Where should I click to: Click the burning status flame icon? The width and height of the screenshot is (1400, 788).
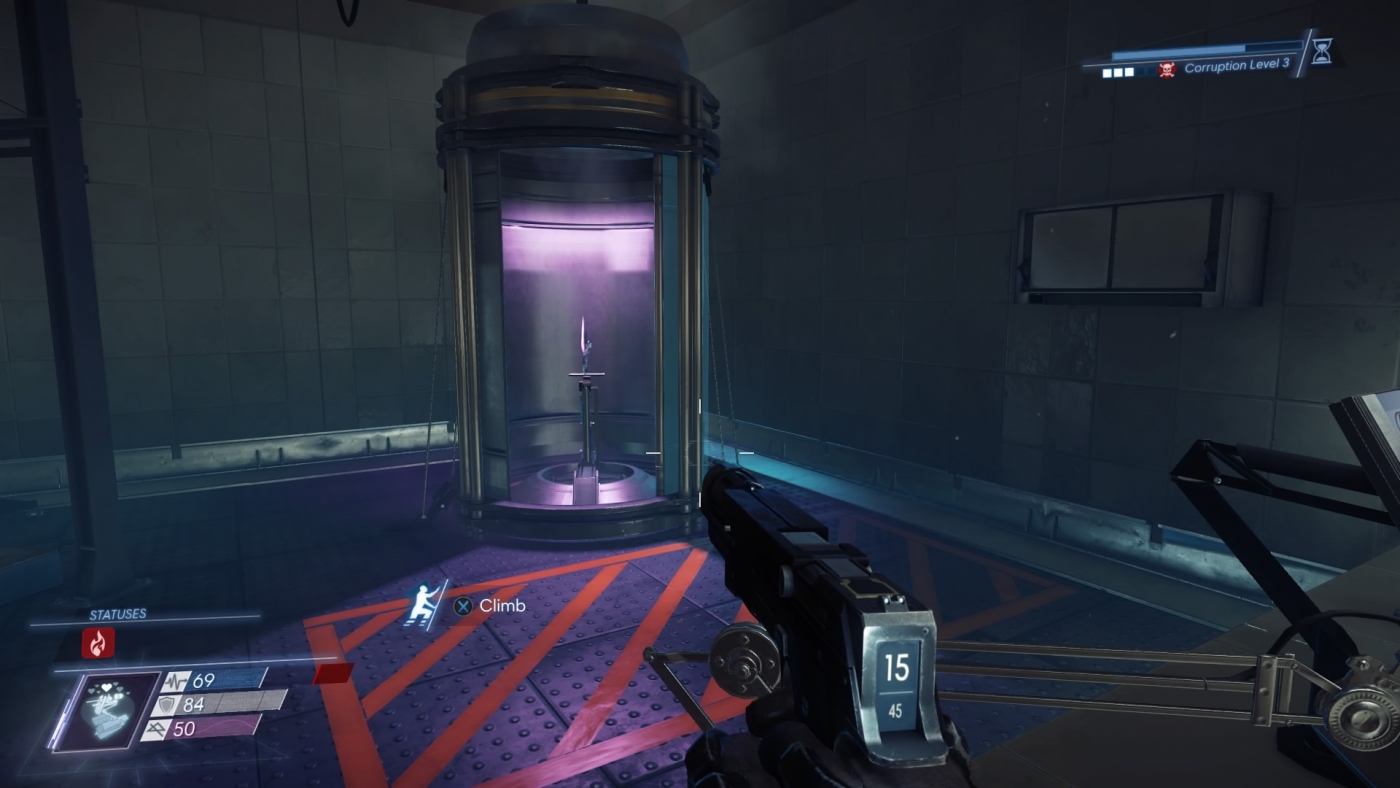click(x=99, y=642)
